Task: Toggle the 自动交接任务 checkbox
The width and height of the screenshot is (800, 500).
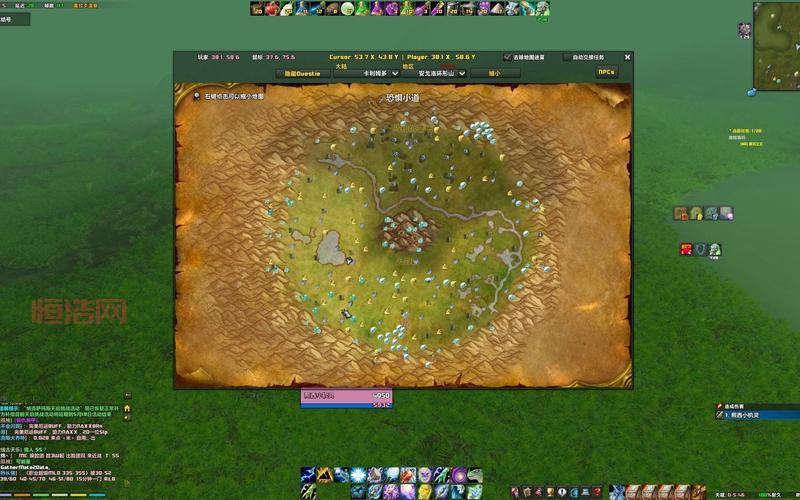Action: (568, 58)
